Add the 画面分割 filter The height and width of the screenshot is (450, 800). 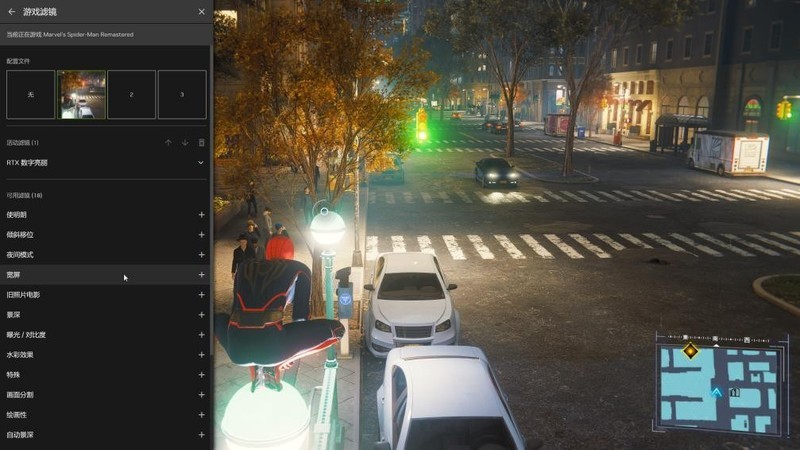click(x=201, y=395)
